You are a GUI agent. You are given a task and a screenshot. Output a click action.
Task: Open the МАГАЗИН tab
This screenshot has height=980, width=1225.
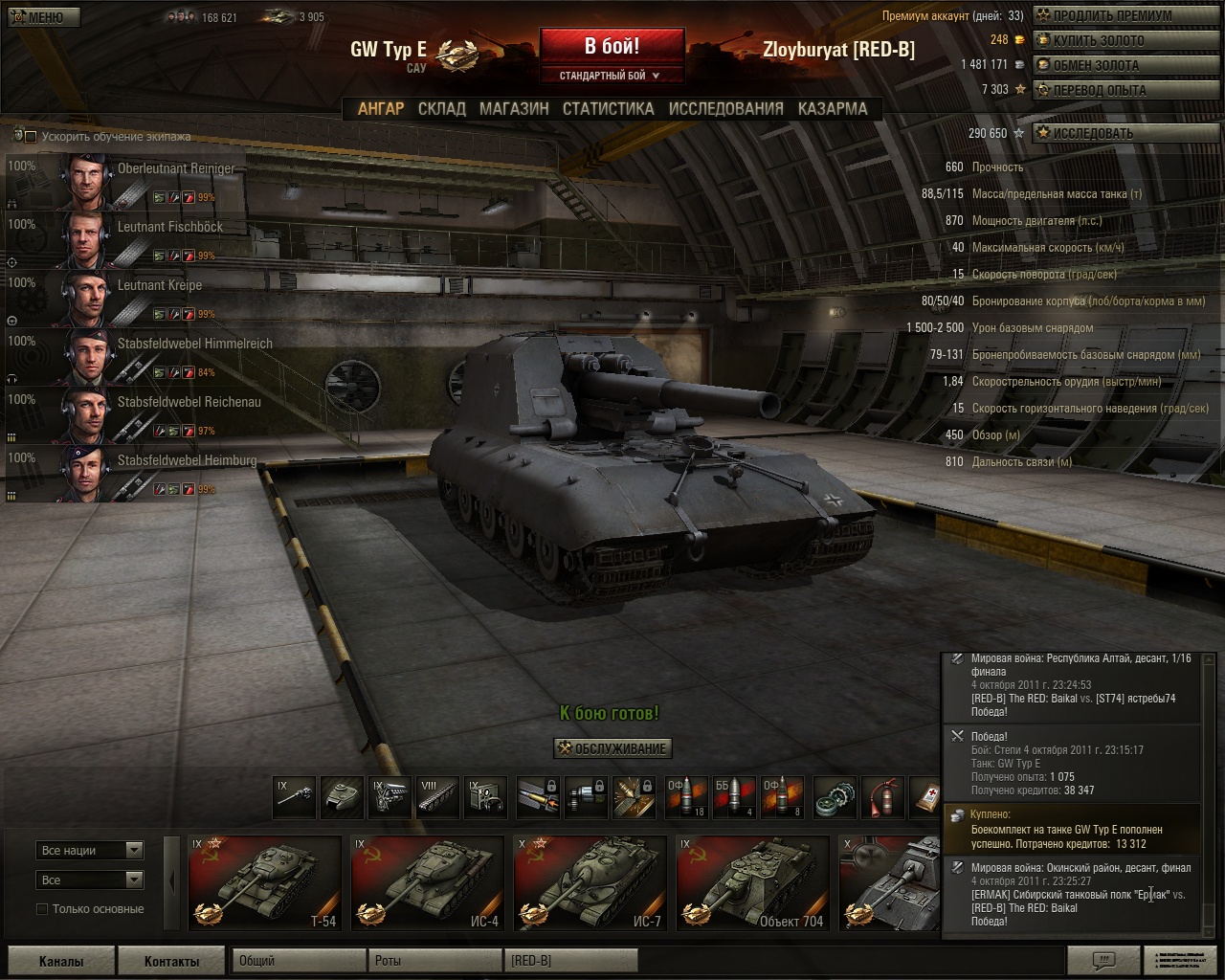point(514,109)
